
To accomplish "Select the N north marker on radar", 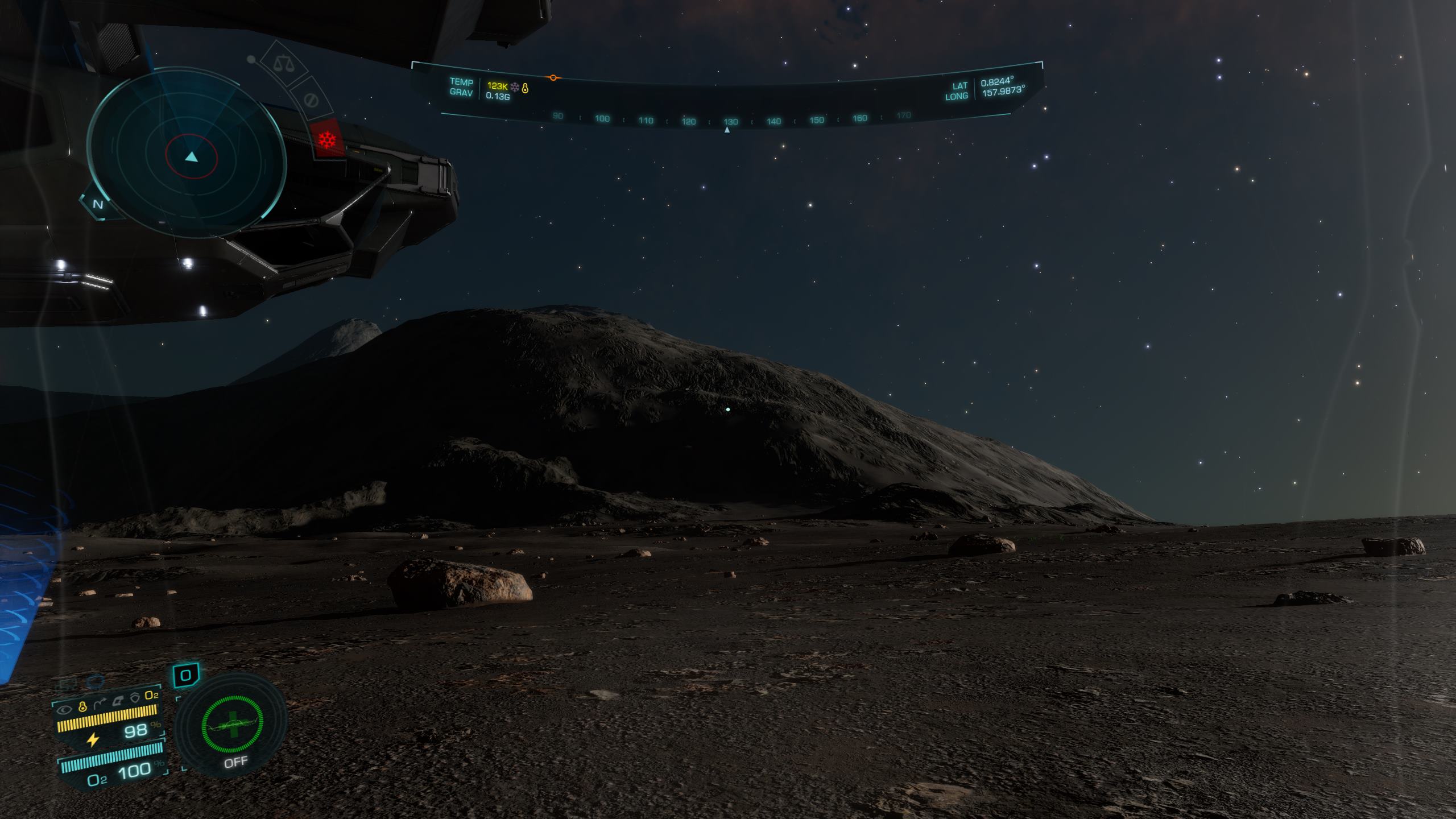I will [98, 204].
